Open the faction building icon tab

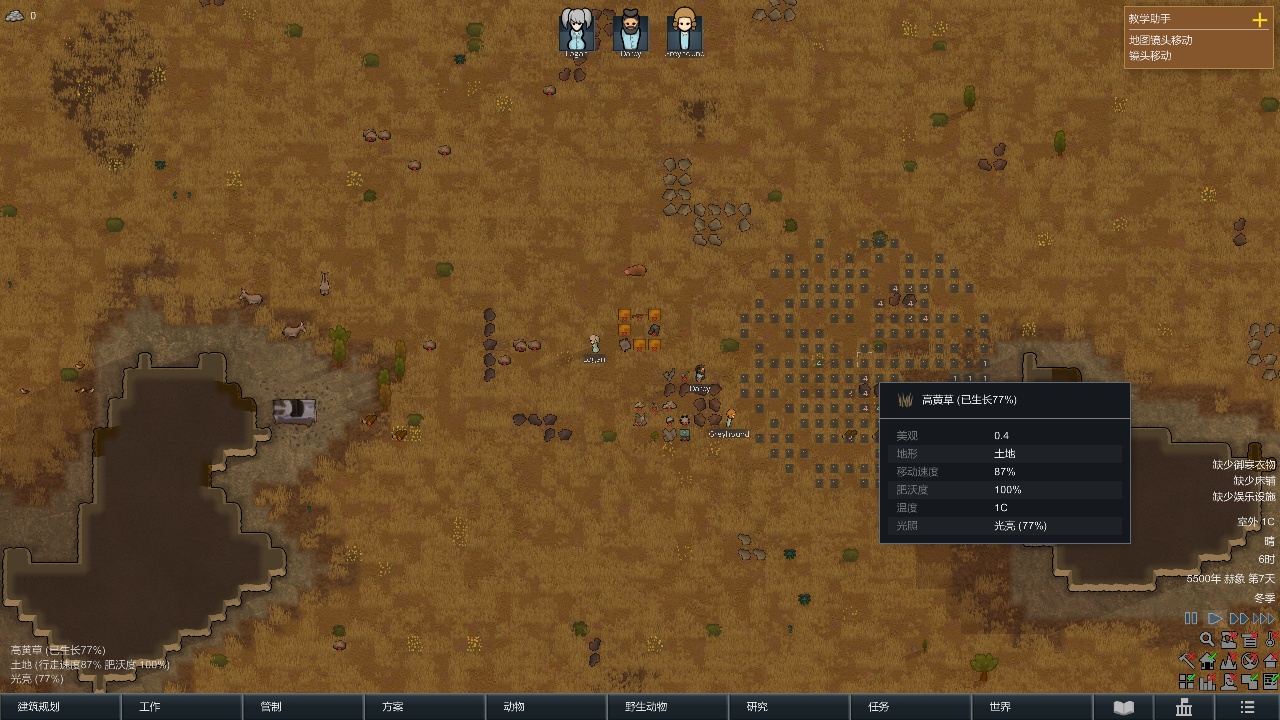point(1185,707)
